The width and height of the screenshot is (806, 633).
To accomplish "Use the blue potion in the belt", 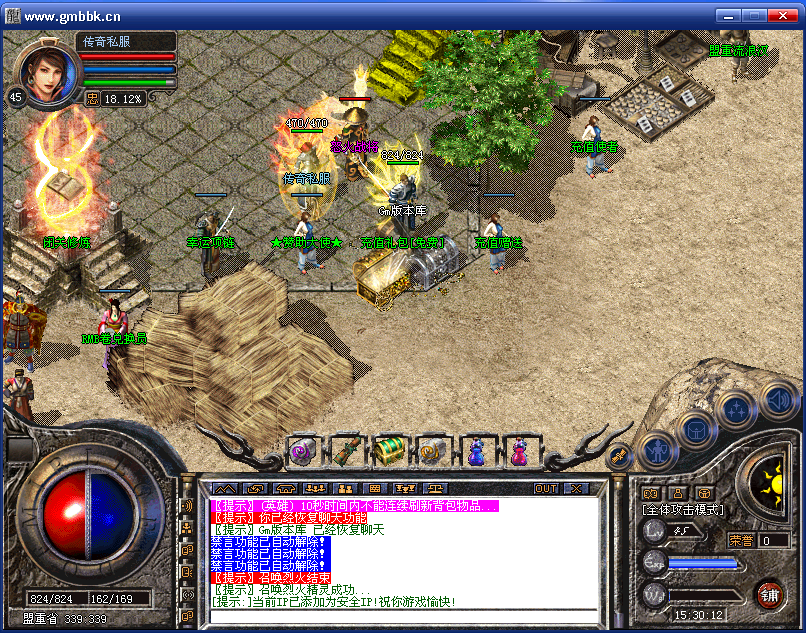I will (476, 452).
